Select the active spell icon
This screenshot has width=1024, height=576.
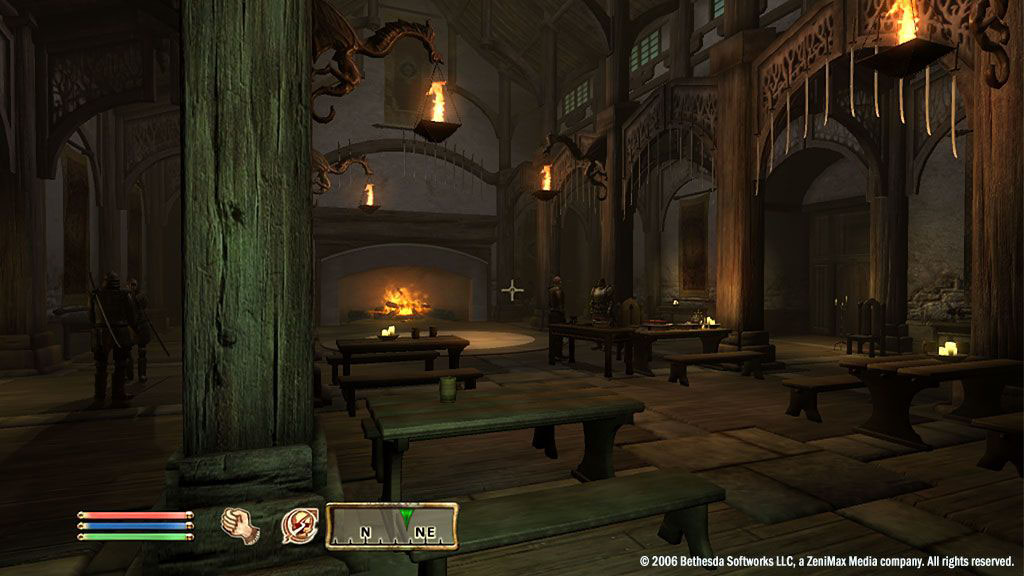tap(299, 525)
